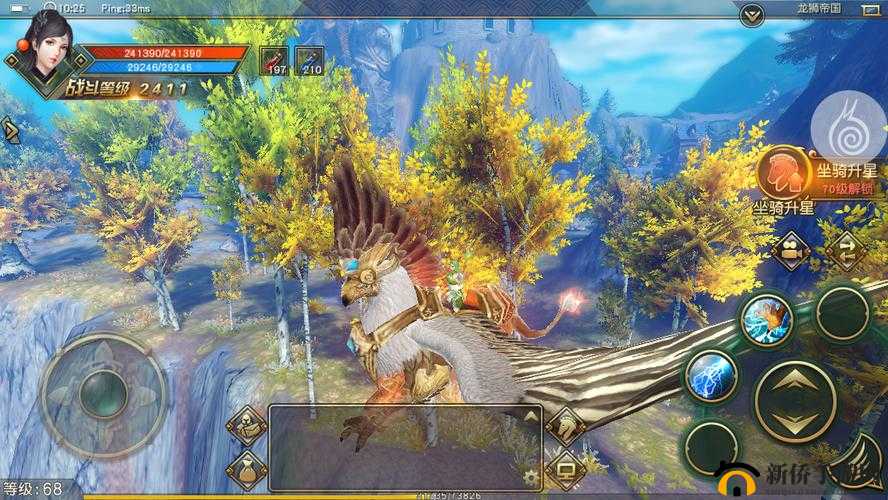Open the horse head mount icon

tap(566, 427)
